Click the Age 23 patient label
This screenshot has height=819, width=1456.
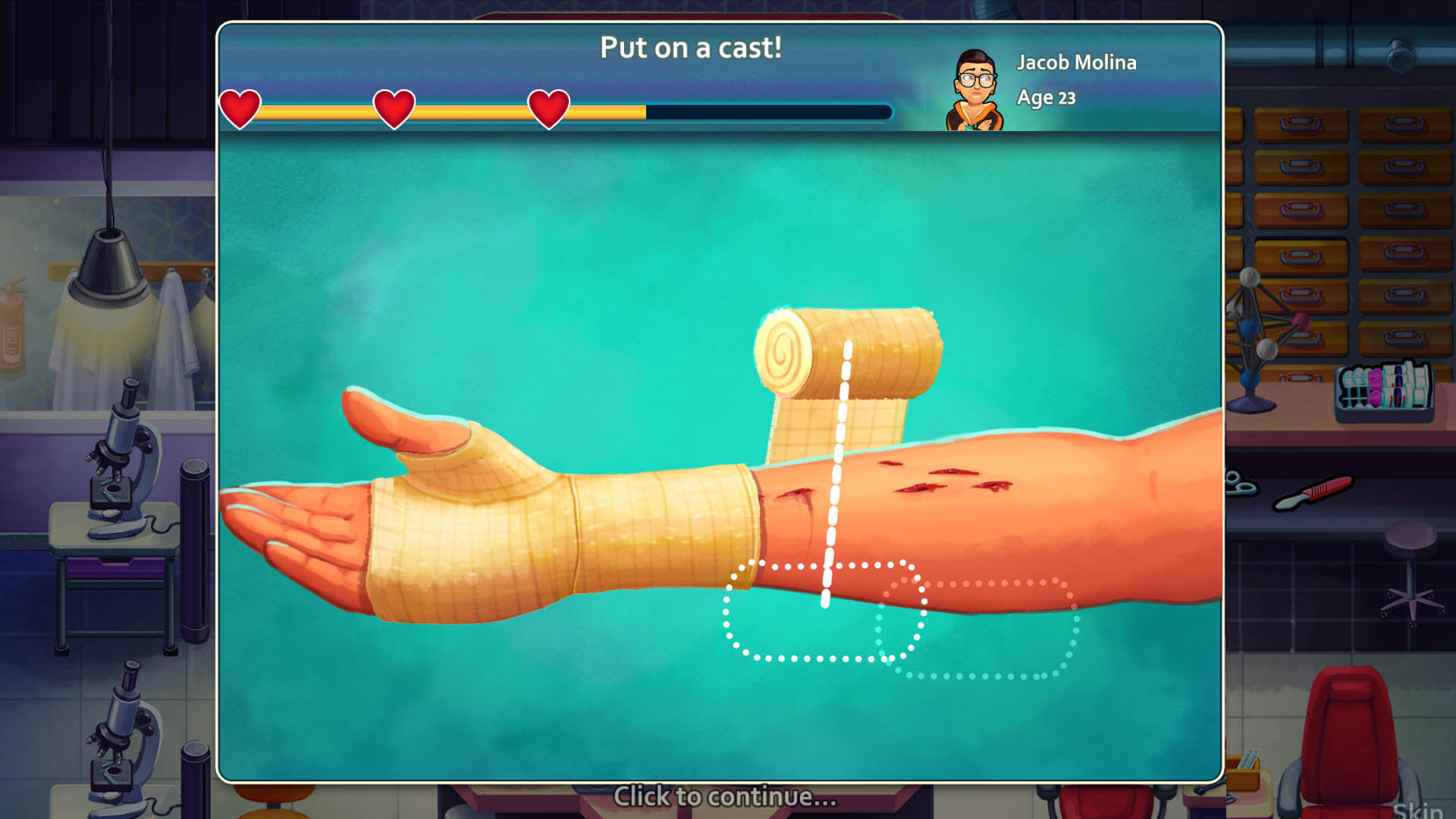coord(1046,97)
